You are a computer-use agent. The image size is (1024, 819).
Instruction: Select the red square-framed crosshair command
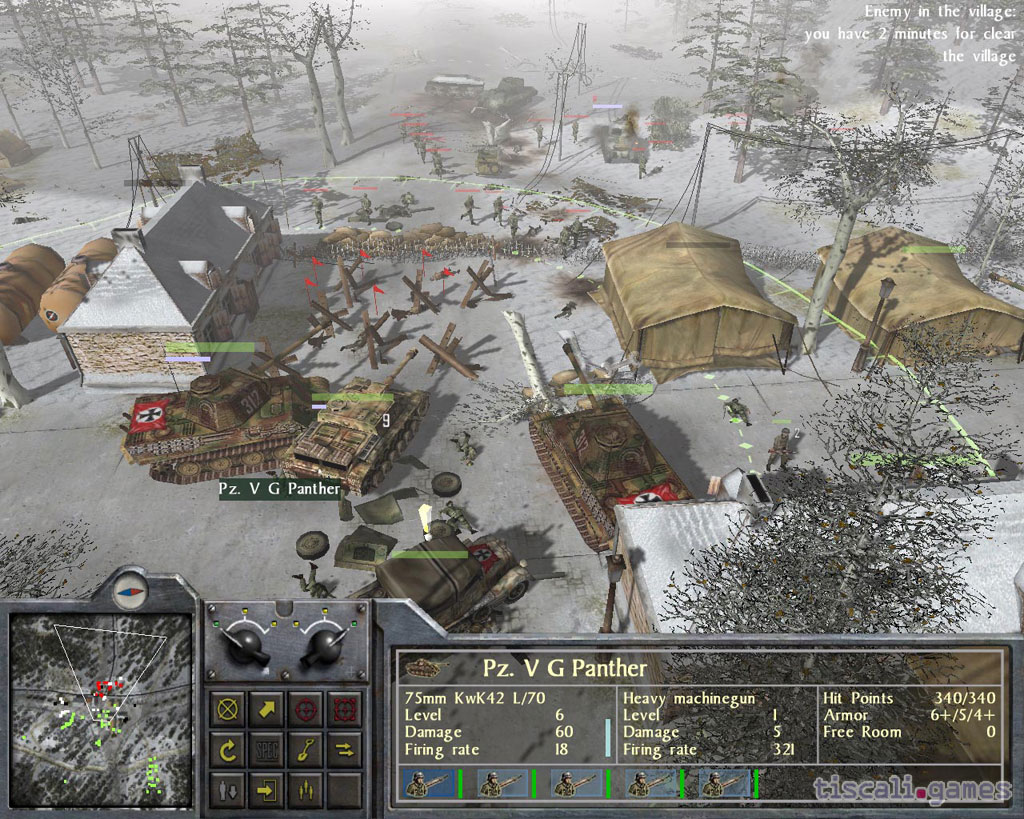coord(345,709)
